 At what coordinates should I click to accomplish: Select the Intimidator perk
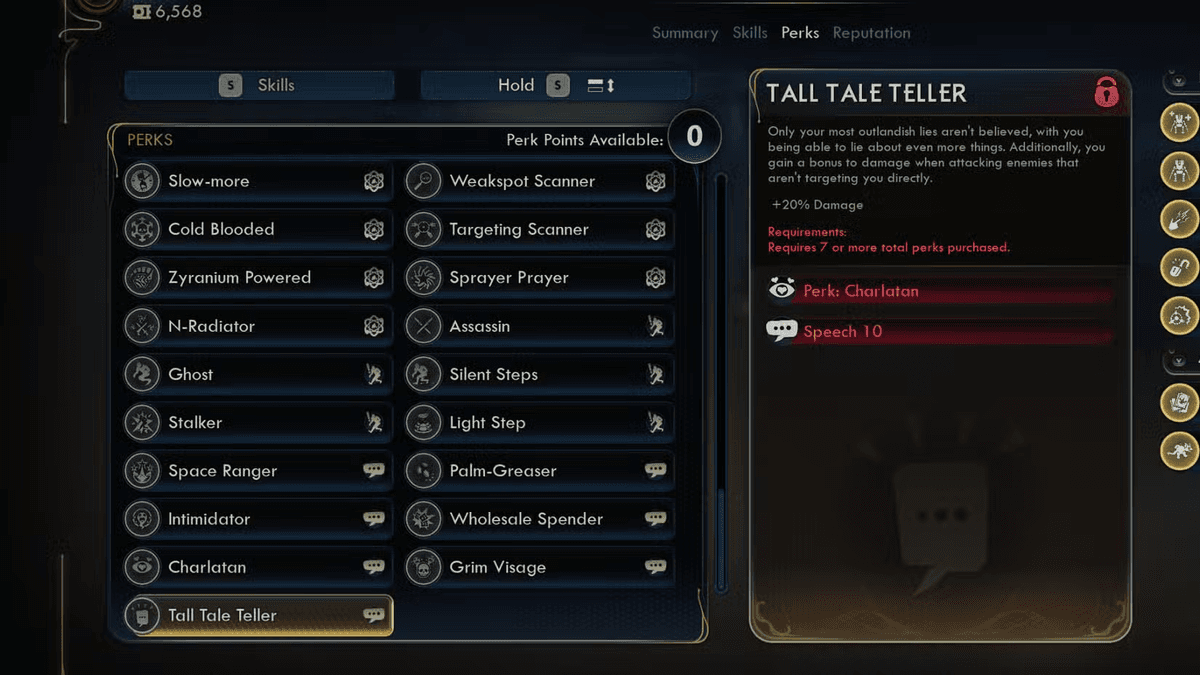pos(258,519)
